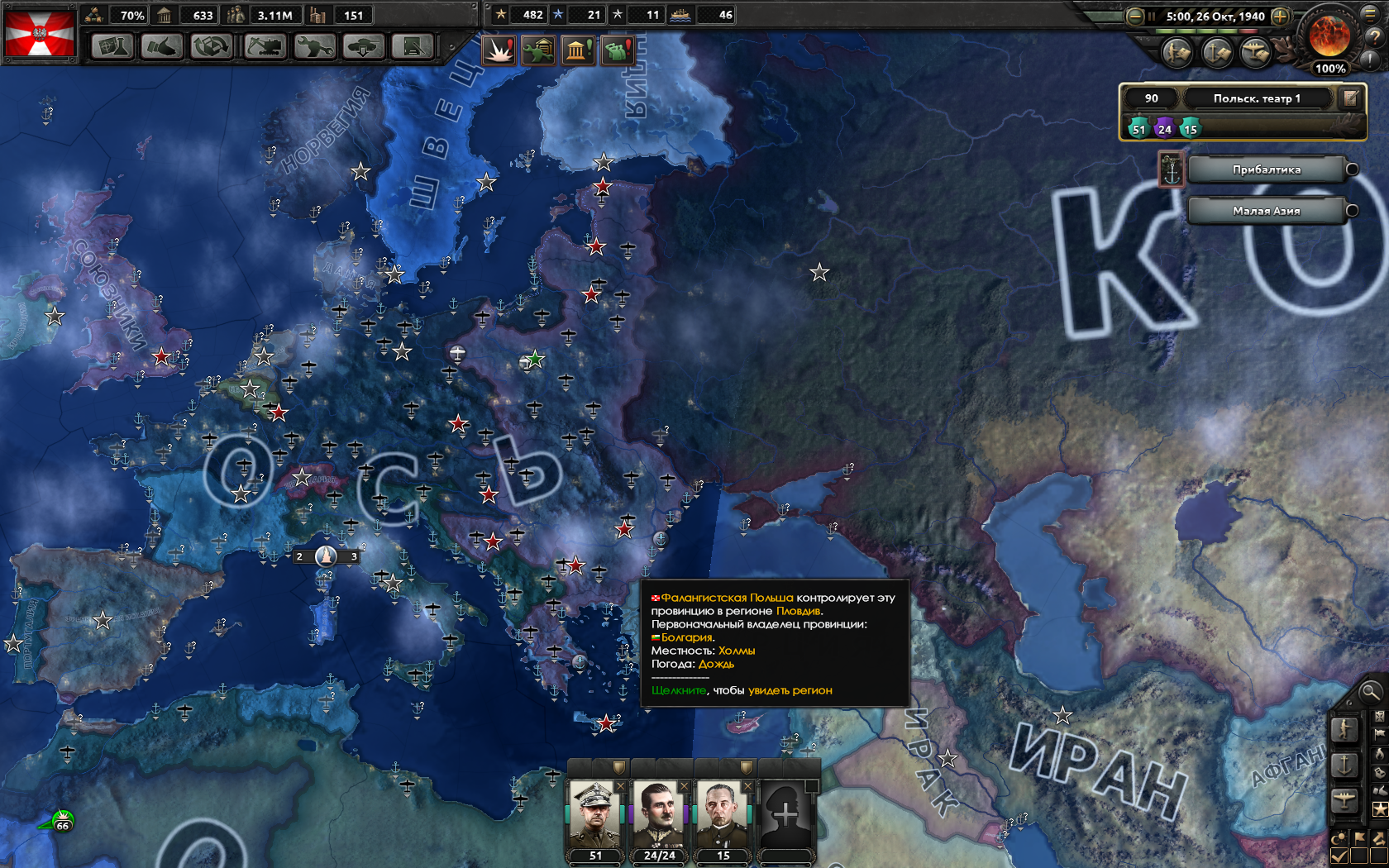Open the Logistics clipboard menu
1389x868 pixels.
[413, 46]
